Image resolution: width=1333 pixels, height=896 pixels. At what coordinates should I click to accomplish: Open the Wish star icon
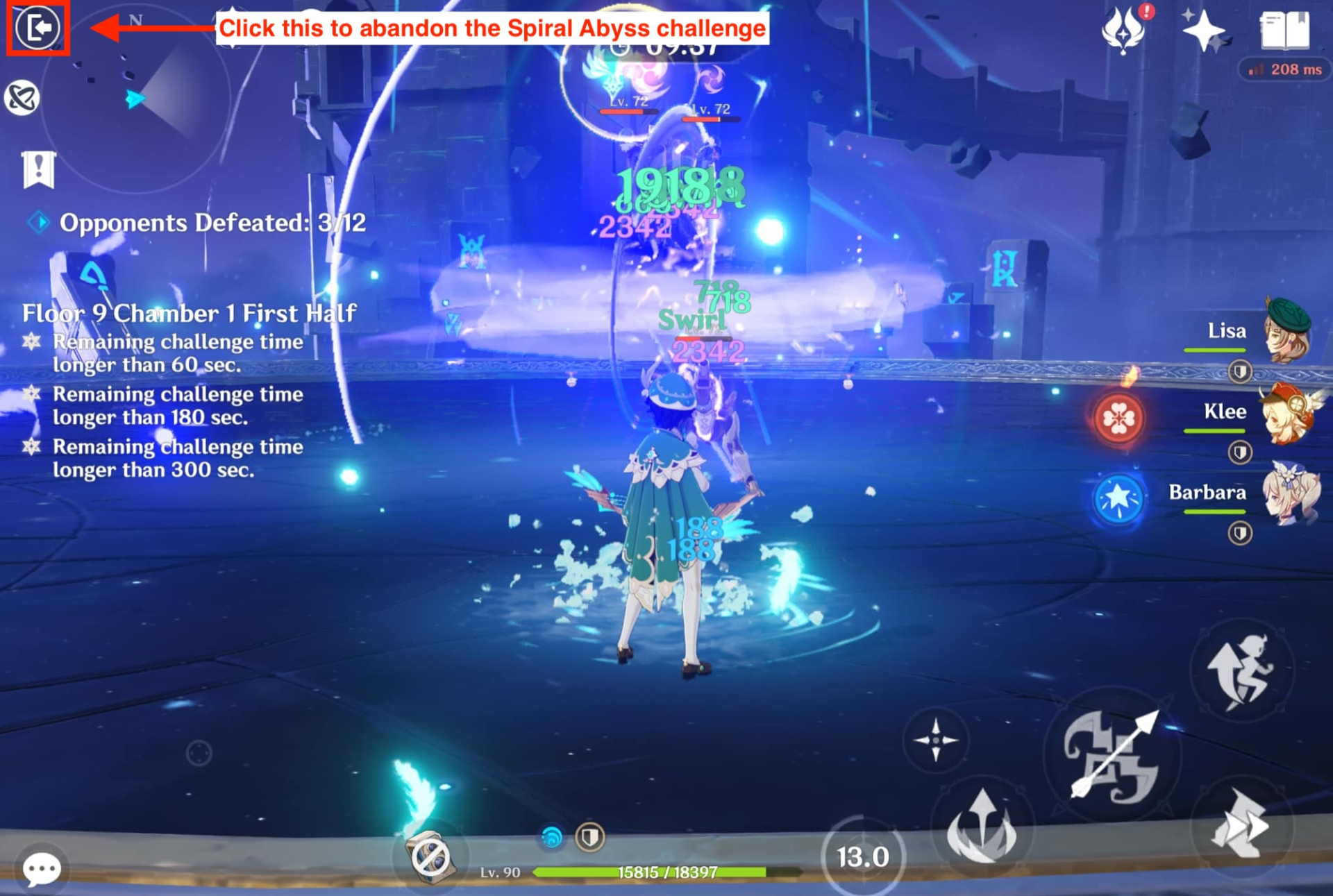click(1204, 31)
